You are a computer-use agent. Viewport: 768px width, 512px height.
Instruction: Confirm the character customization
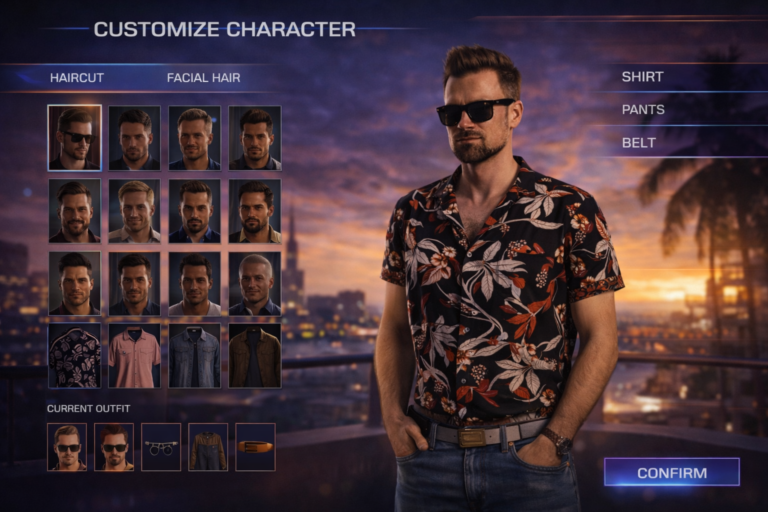pyautogui.click(x=671, y=473)
